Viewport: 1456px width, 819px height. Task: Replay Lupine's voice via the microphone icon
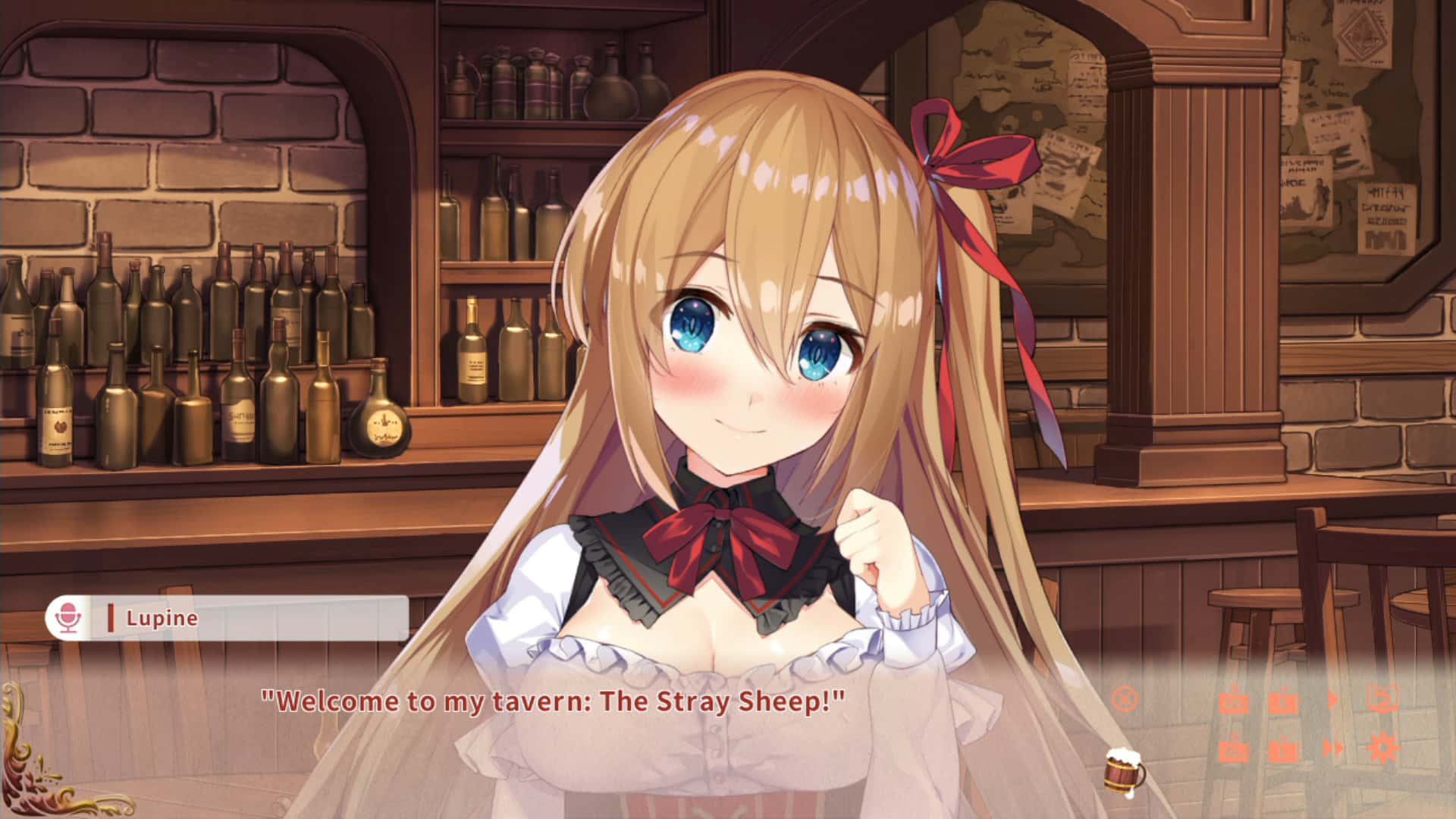(68, 617)
